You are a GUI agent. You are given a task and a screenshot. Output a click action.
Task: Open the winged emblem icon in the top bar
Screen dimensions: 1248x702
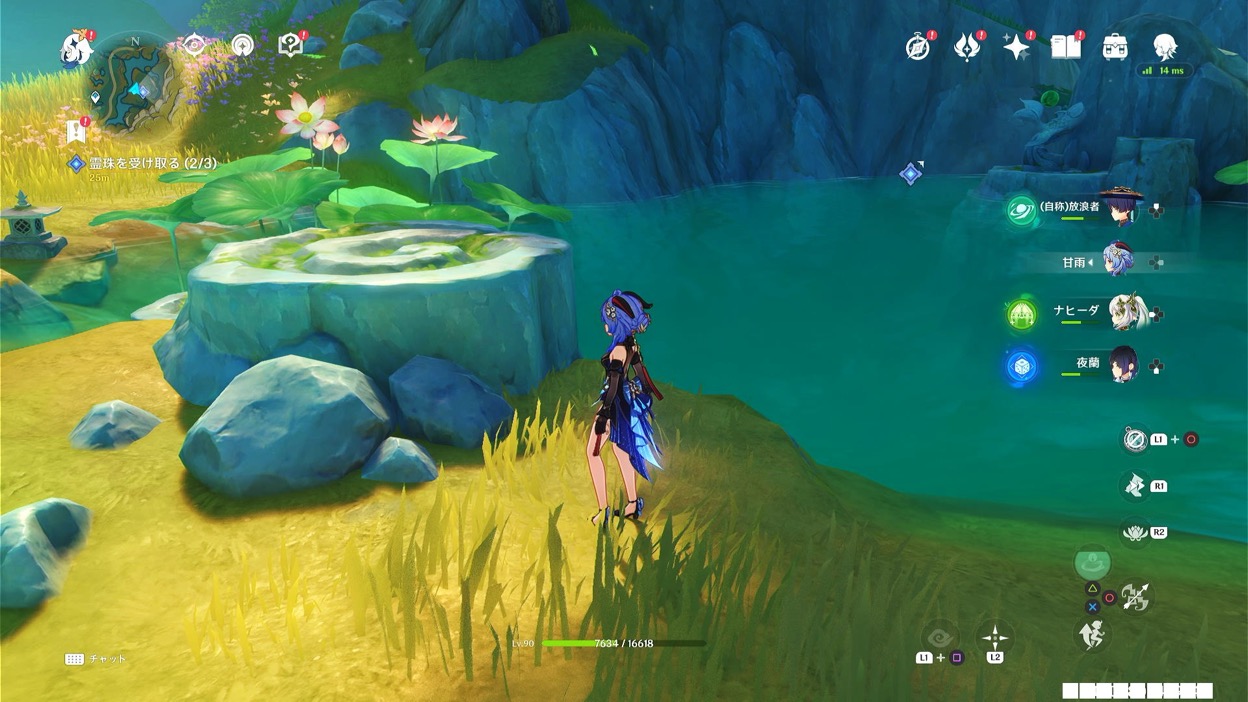tap(967, 47)
